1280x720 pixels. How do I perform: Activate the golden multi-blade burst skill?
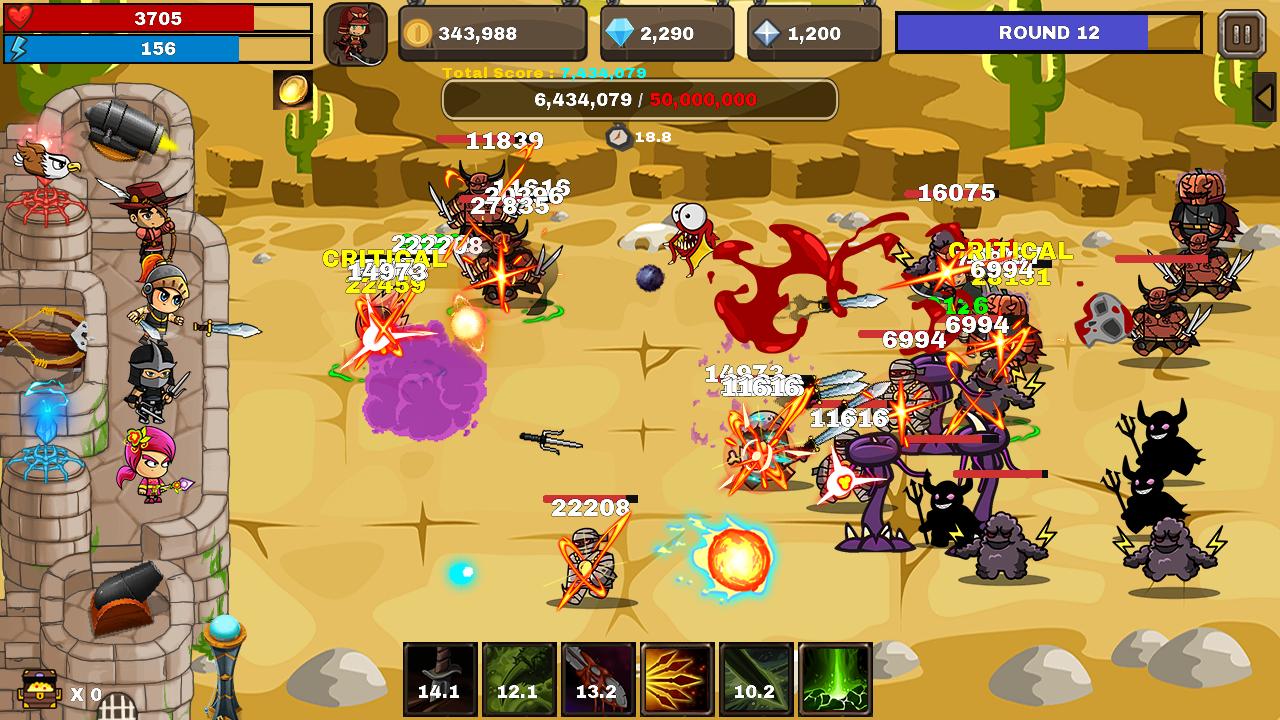coord(677,679)
